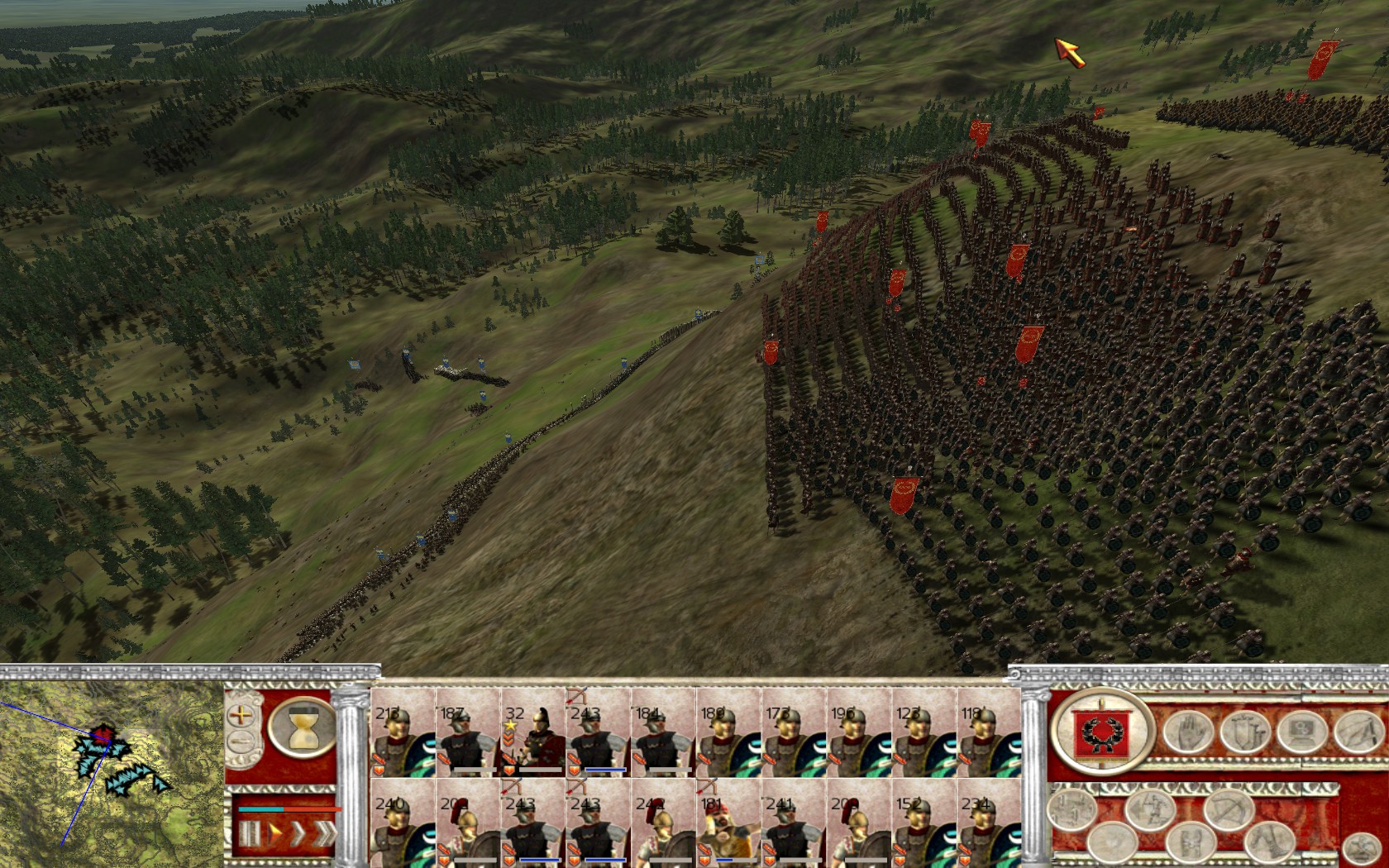Switch to double-arrow fast forward speed

pyautogui.click(x=297, y=832)
